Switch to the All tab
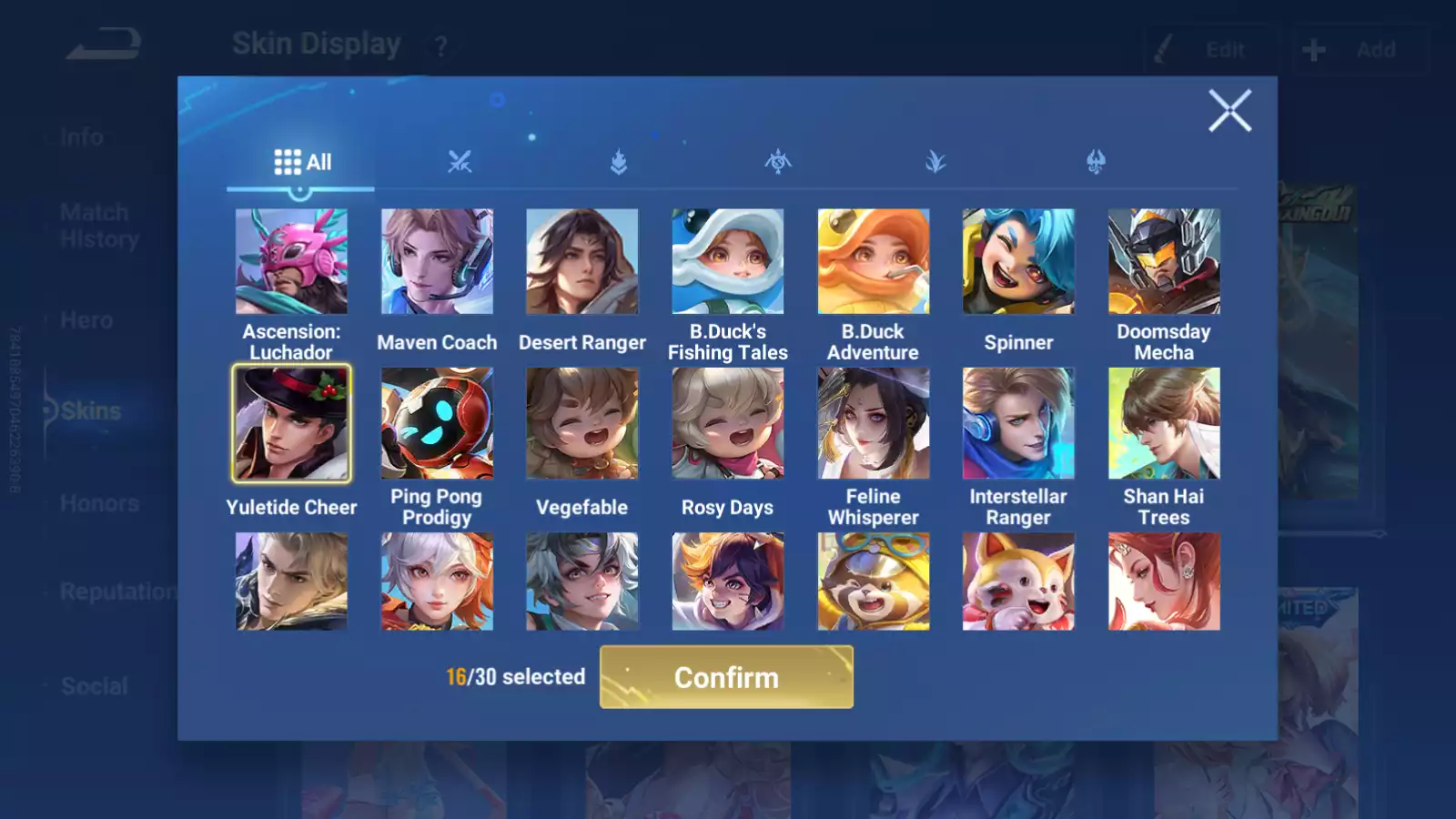Image resolution: width=1456 pixels, height=819 pixels. [x=302, y=161]
